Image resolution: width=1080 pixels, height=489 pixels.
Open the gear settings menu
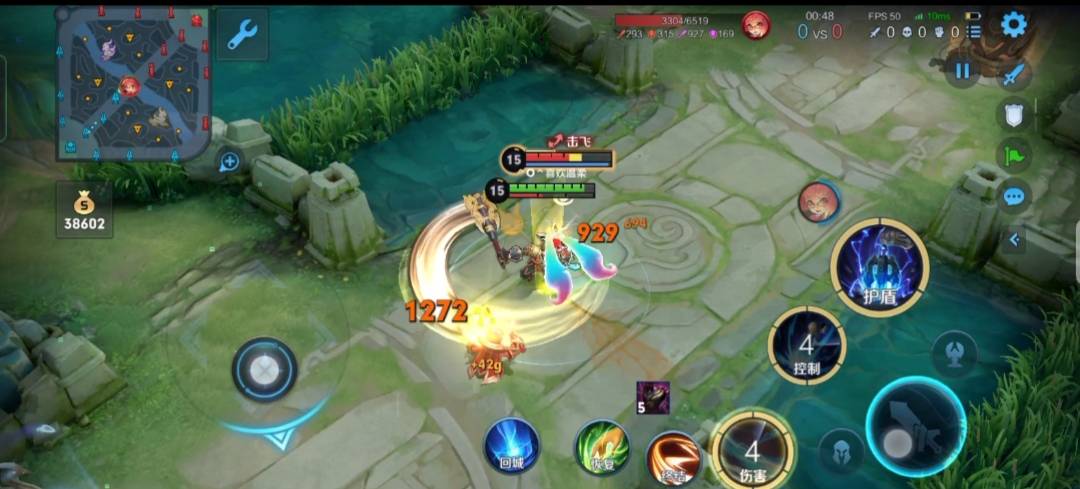pos(1013,25)
